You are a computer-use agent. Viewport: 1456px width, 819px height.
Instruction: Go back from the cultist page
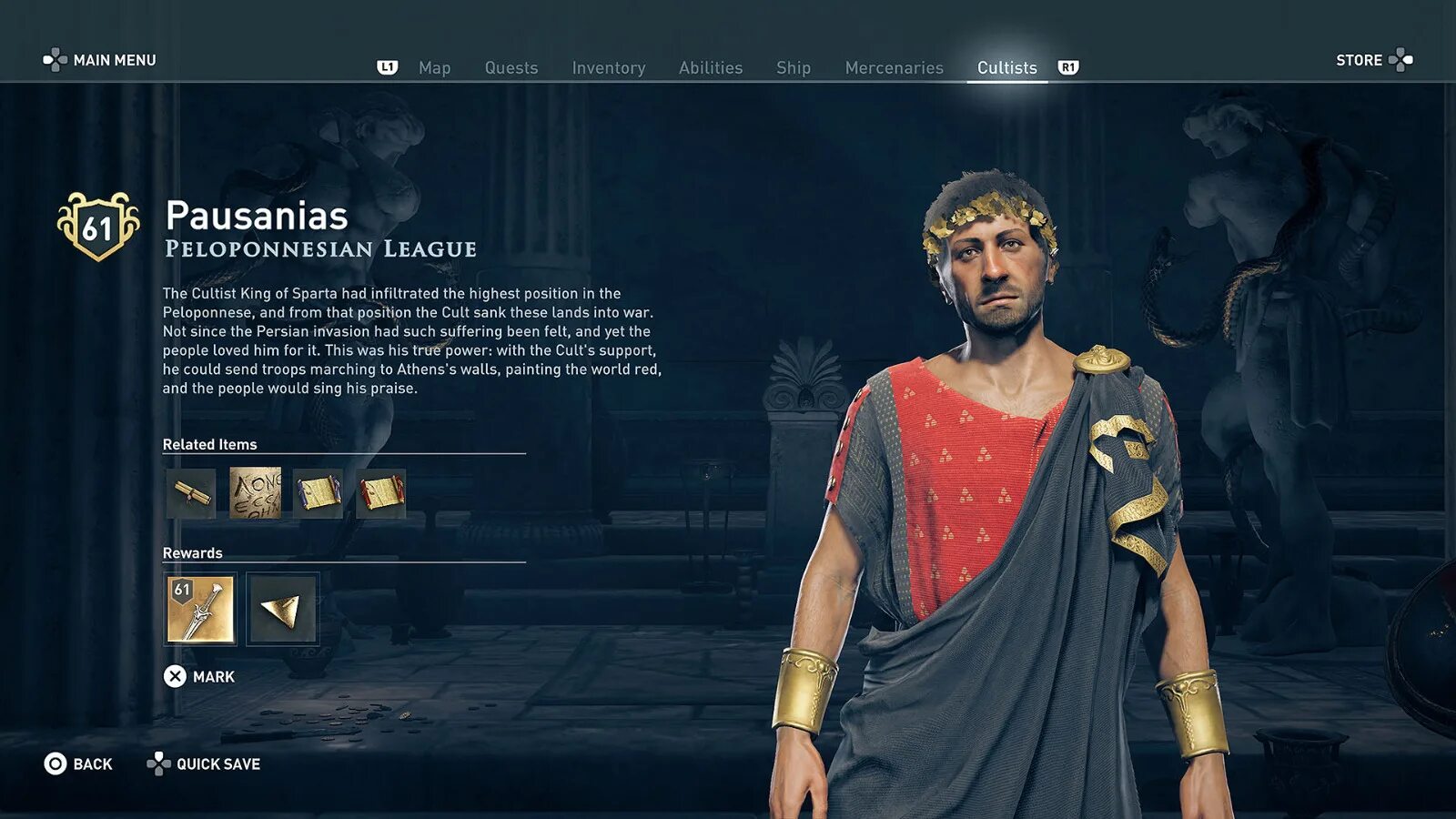point(79,763)
